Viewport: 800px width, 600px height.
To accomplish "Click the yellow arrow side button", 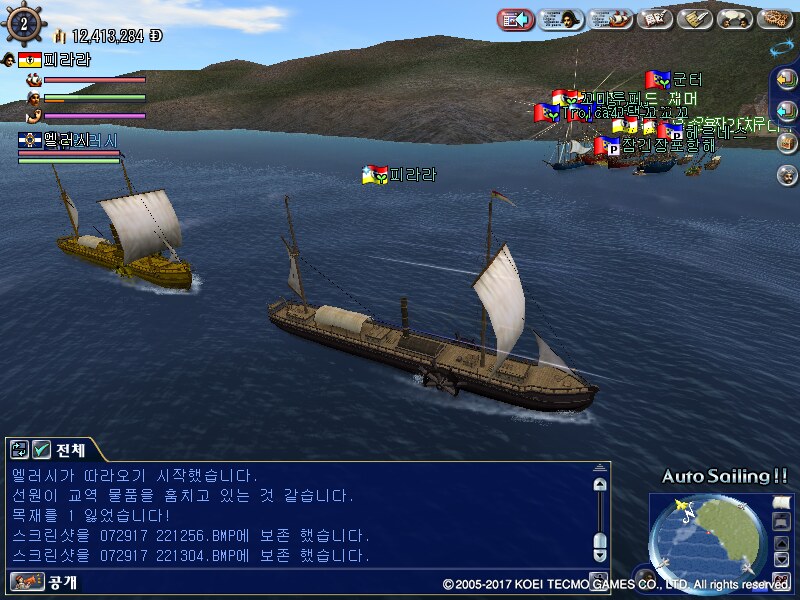I will (x=786, y=79).
